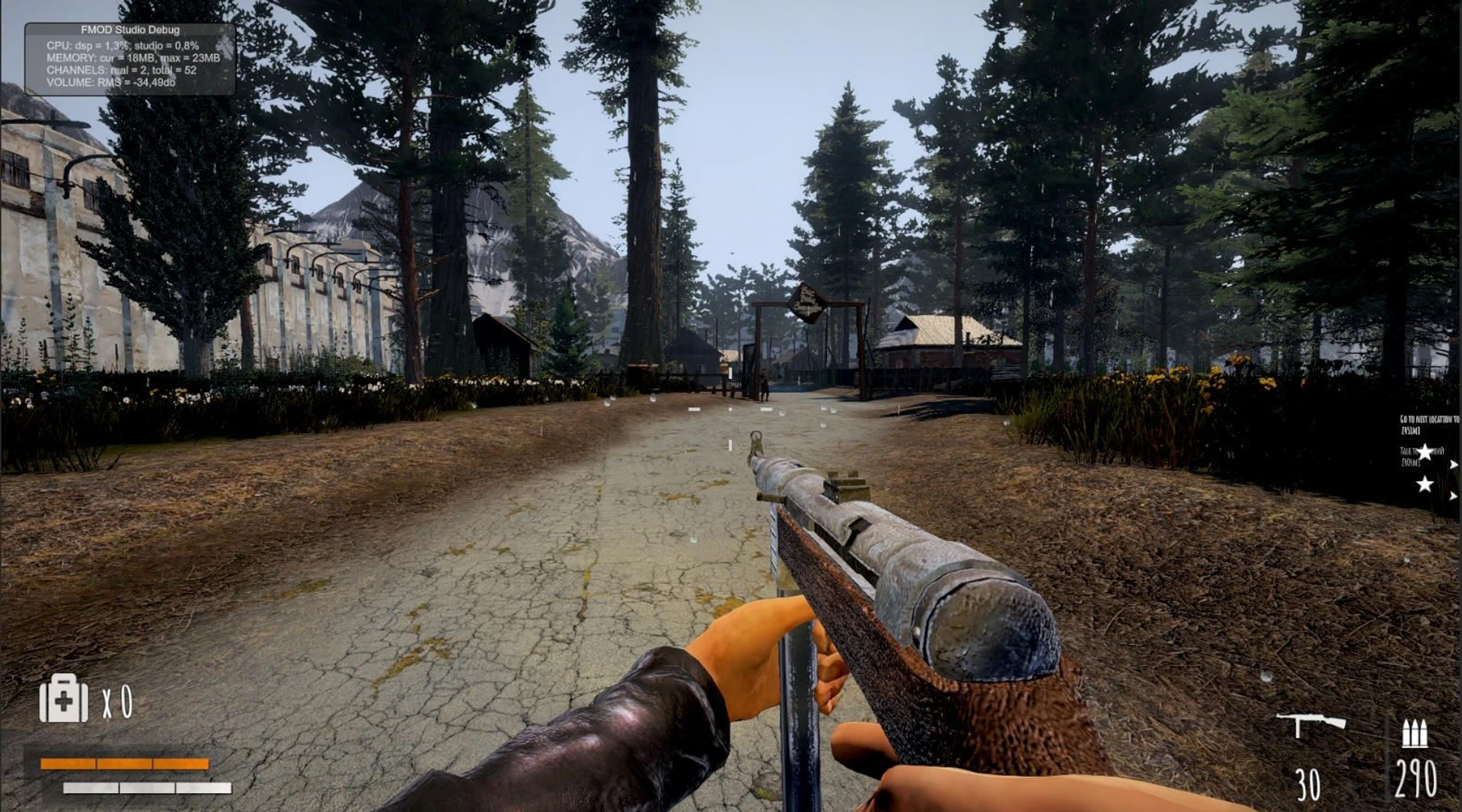Select the "Go to next location" objective
This screenshot has height=812, width=1462.
pyautogui.click(x=1428, y=424)
